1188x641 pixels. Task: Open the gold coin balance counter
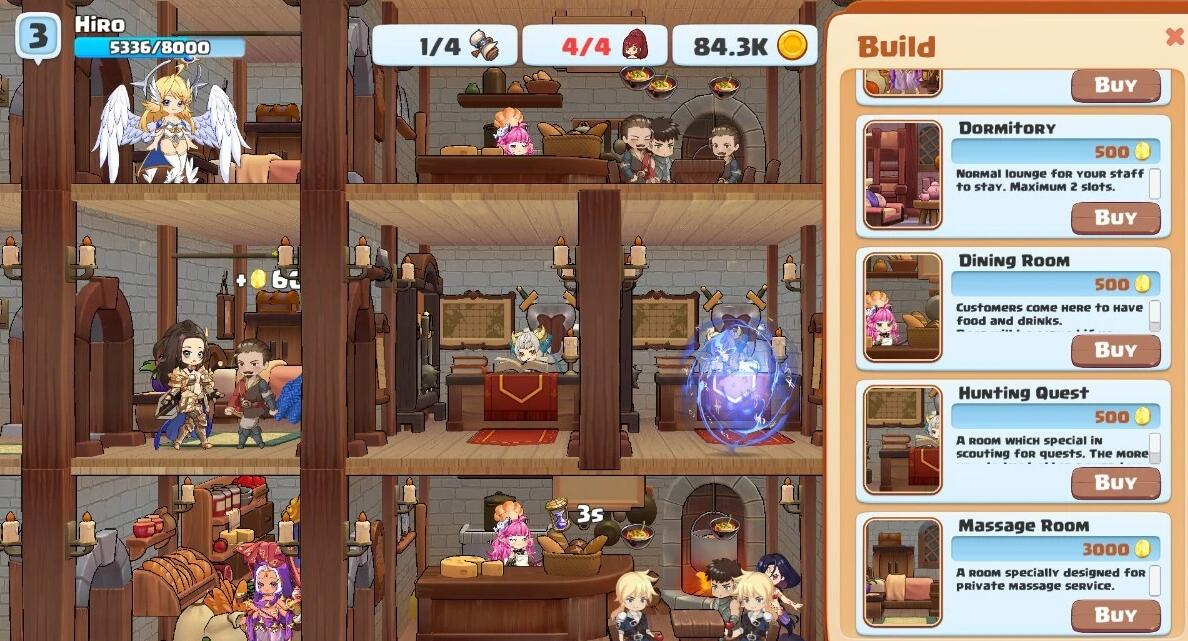point(745,46)
